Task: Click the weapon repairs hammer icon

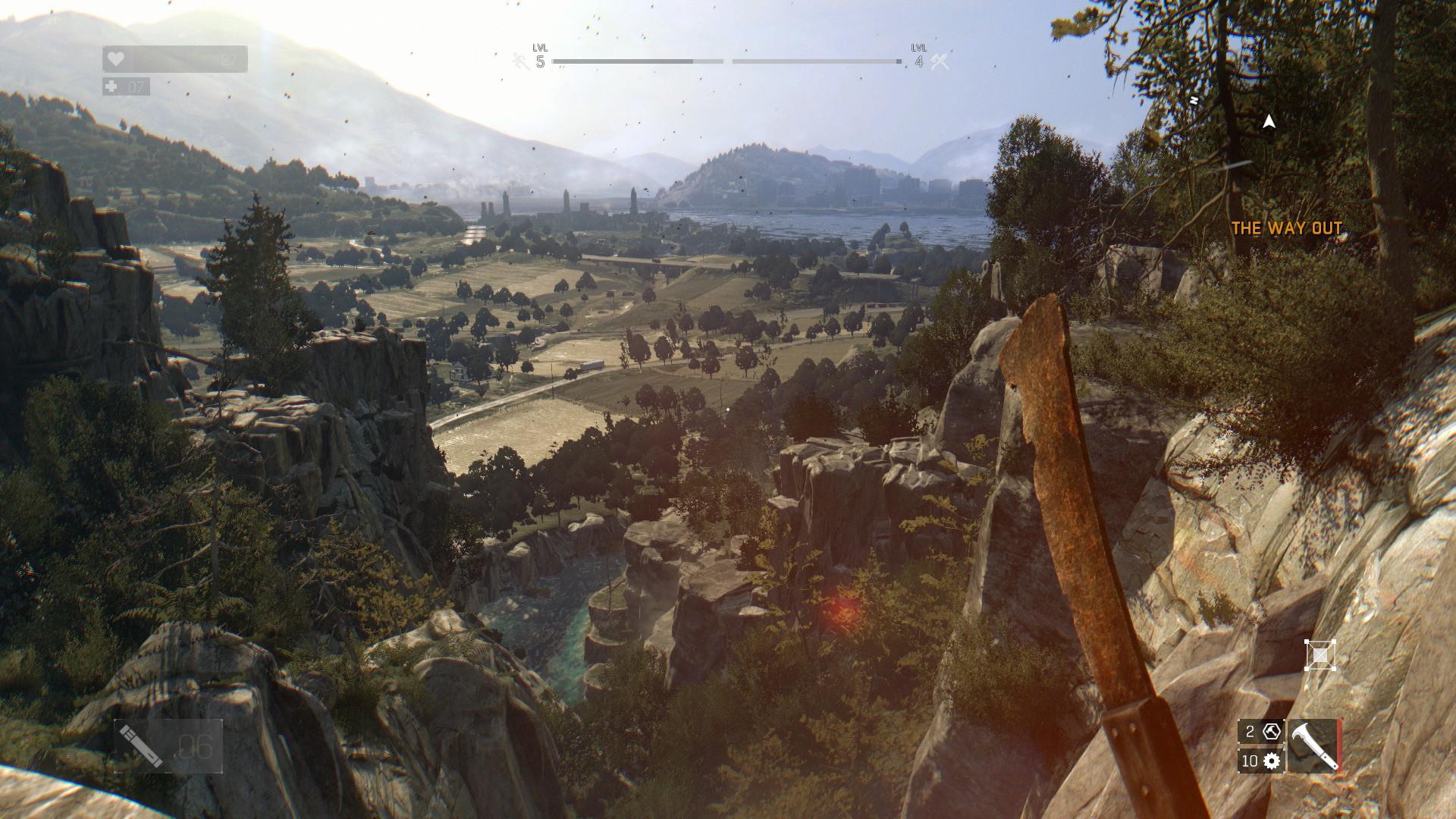Action: click(1272, 732)
